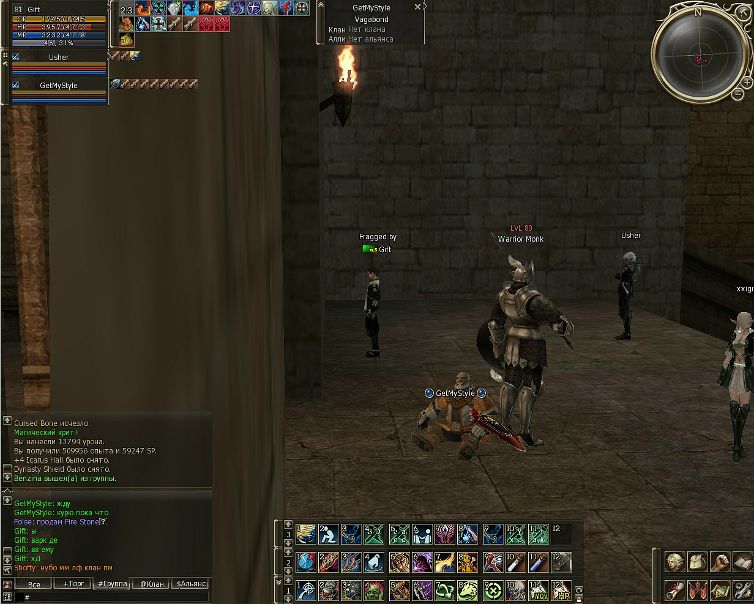Toggle the checkbox beside GetMyStyle's party entry
The image size is (754, 604).
pyautogui.click(x=15, y=86)
